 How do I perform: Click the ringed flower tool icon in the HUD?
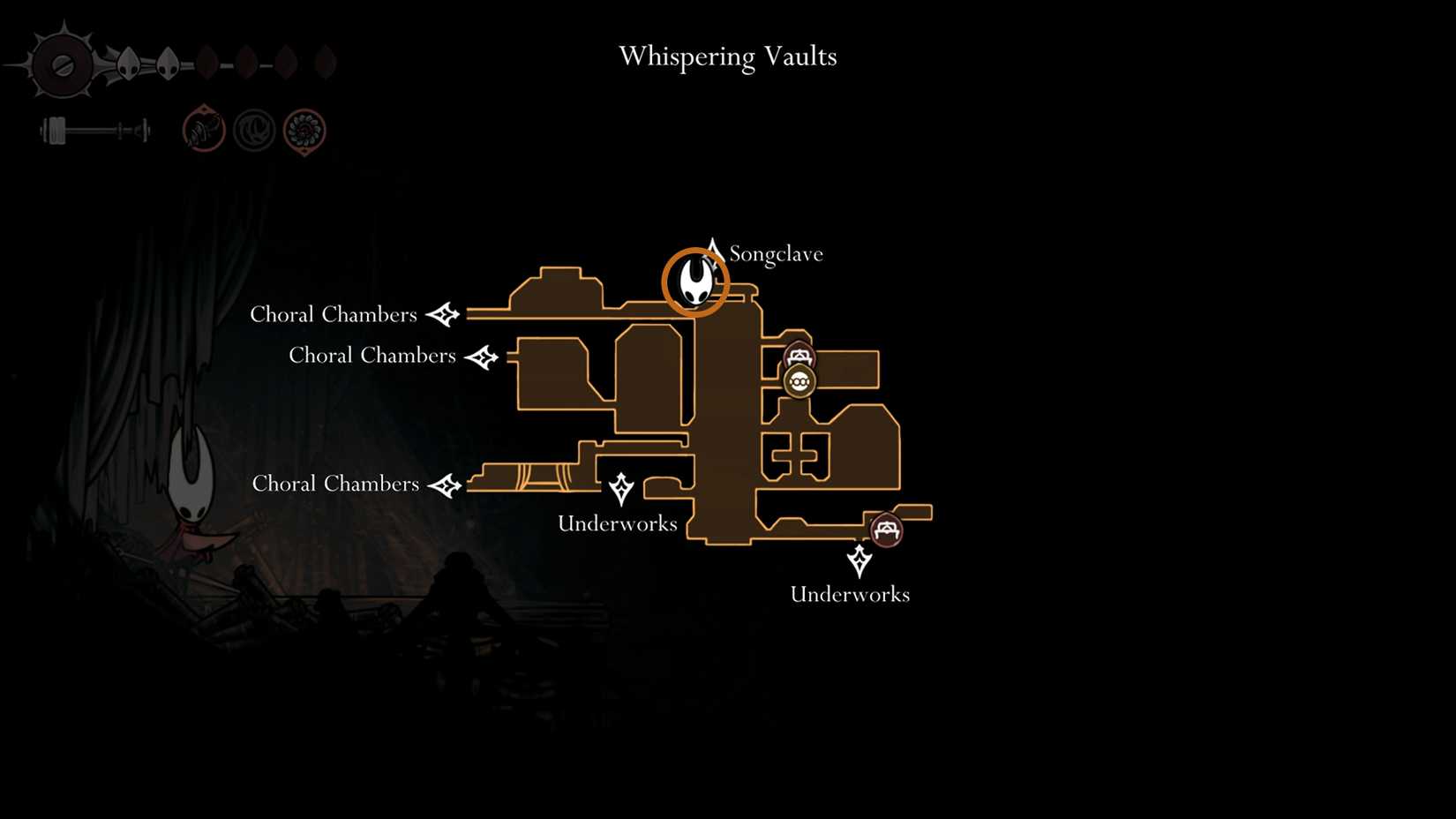[x=304, y=131]
